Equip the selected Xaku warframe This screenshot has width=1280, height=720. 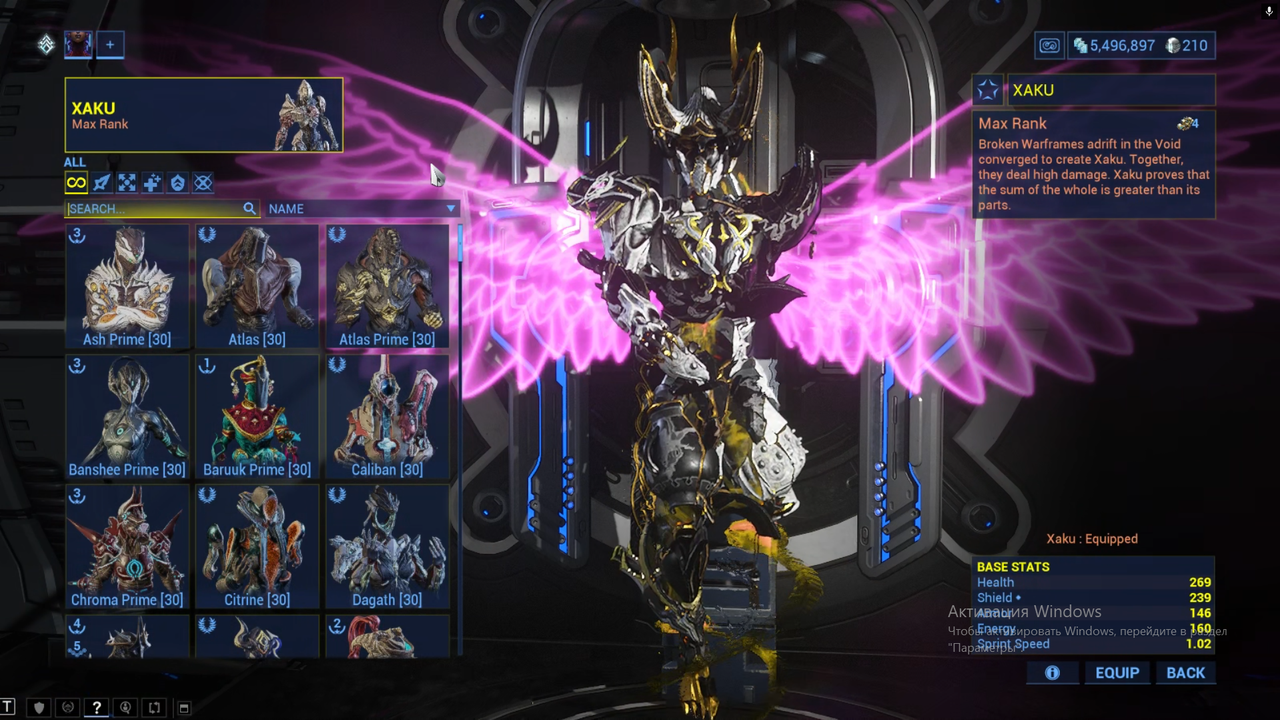pyautogui.click(x=1117, y=673)
